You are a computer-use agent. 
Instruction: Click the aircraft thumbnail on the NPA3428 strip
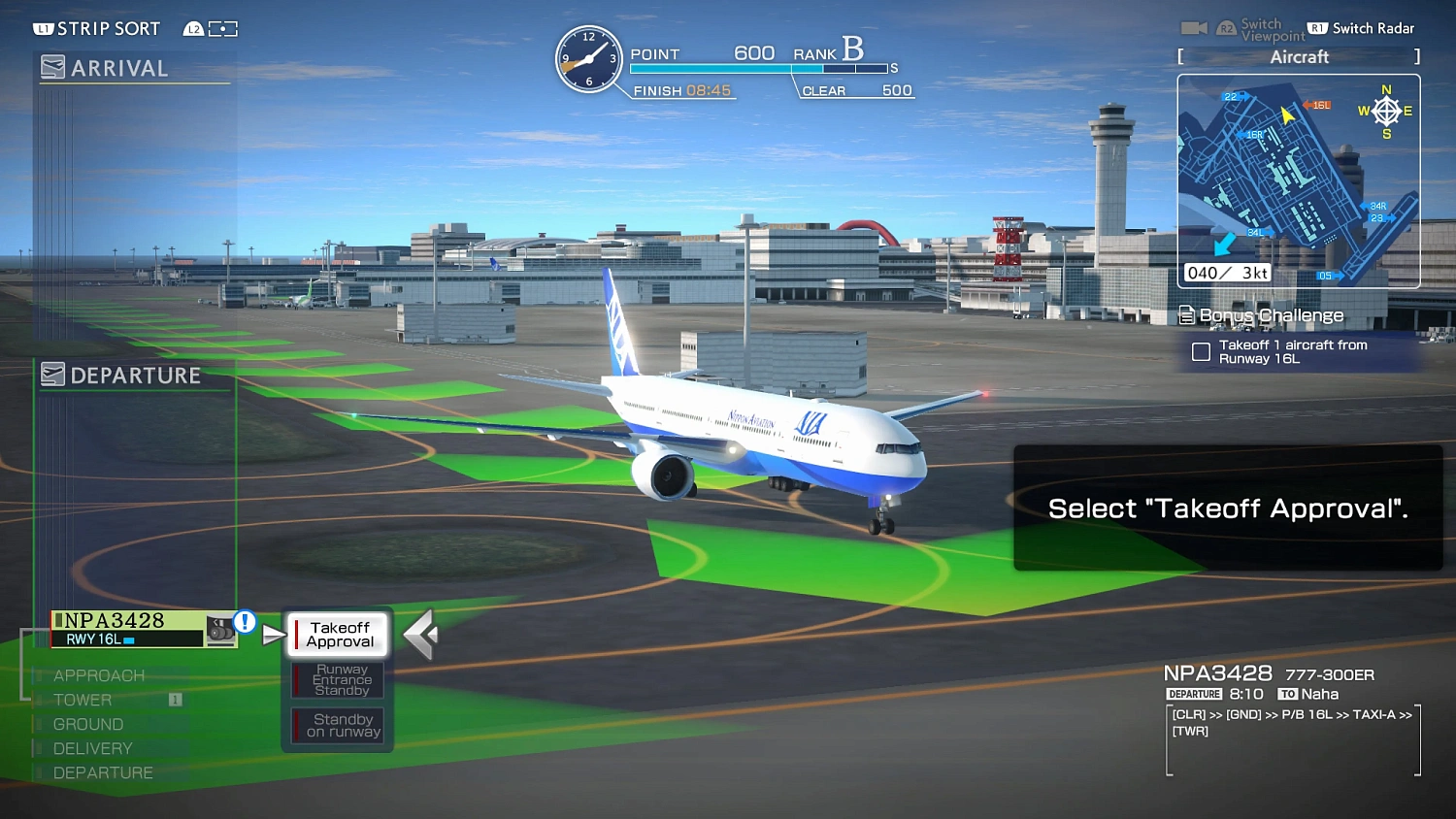[220, 629]
